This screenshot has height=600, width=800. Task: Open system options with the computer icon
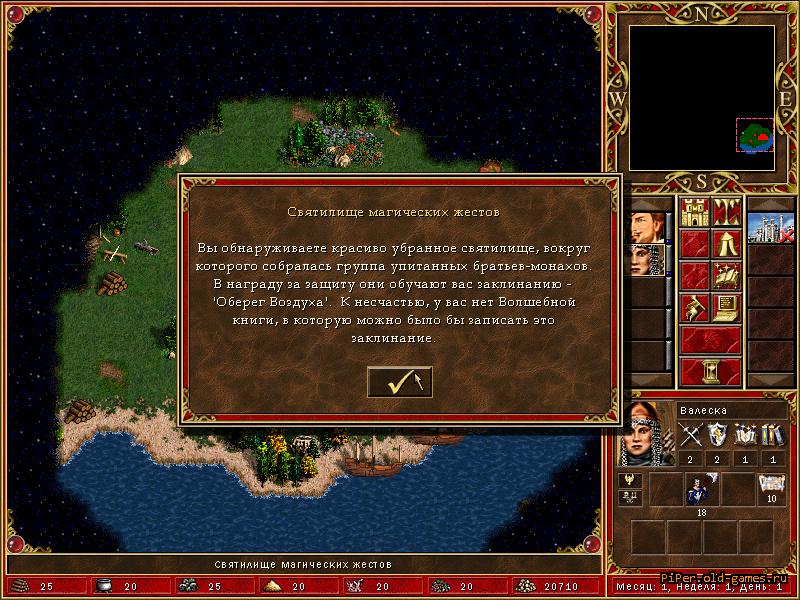[727, 307]
